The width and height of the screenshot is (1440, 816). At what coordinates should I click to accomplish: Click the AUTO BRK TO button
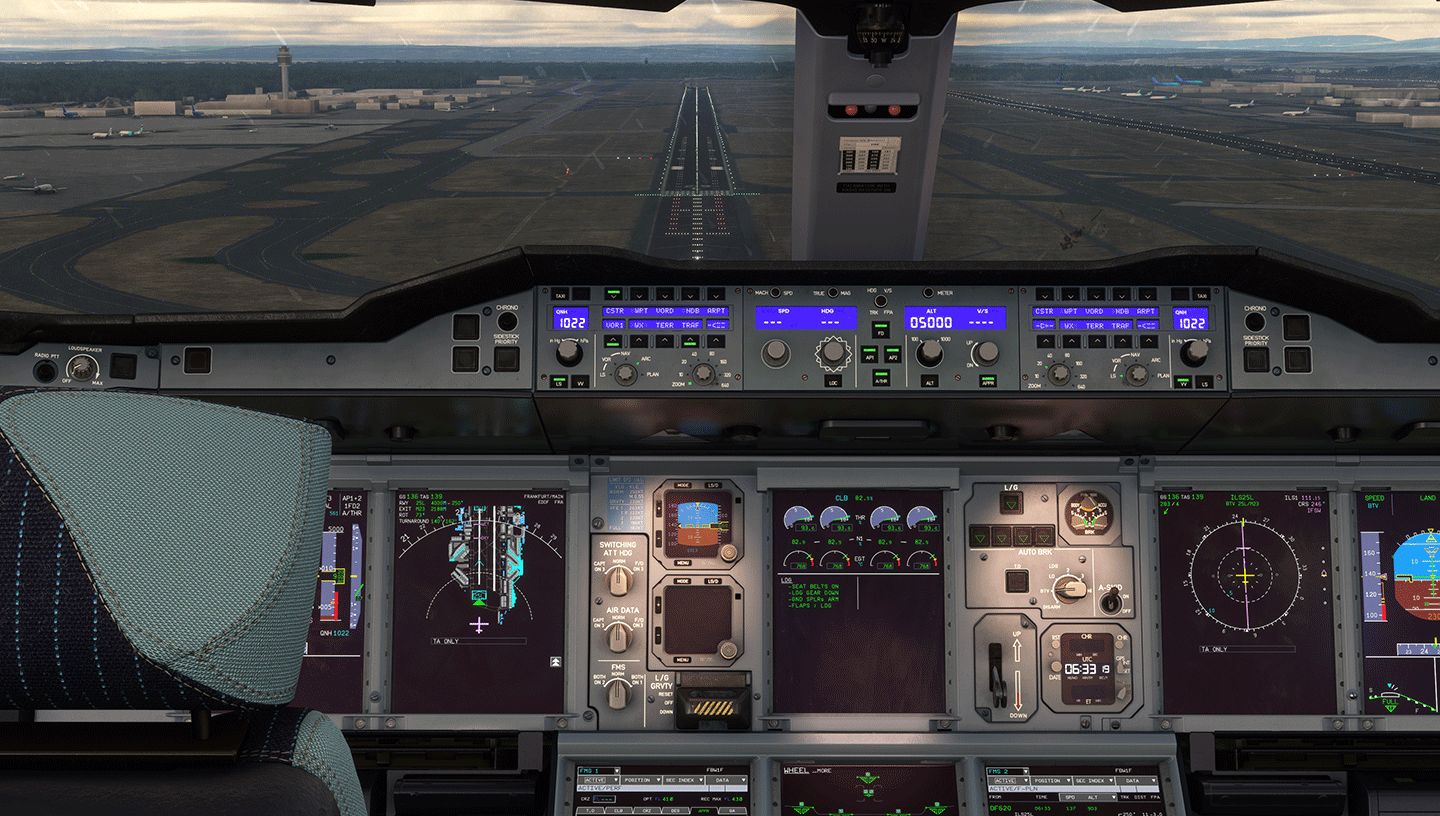[1018, 580]
